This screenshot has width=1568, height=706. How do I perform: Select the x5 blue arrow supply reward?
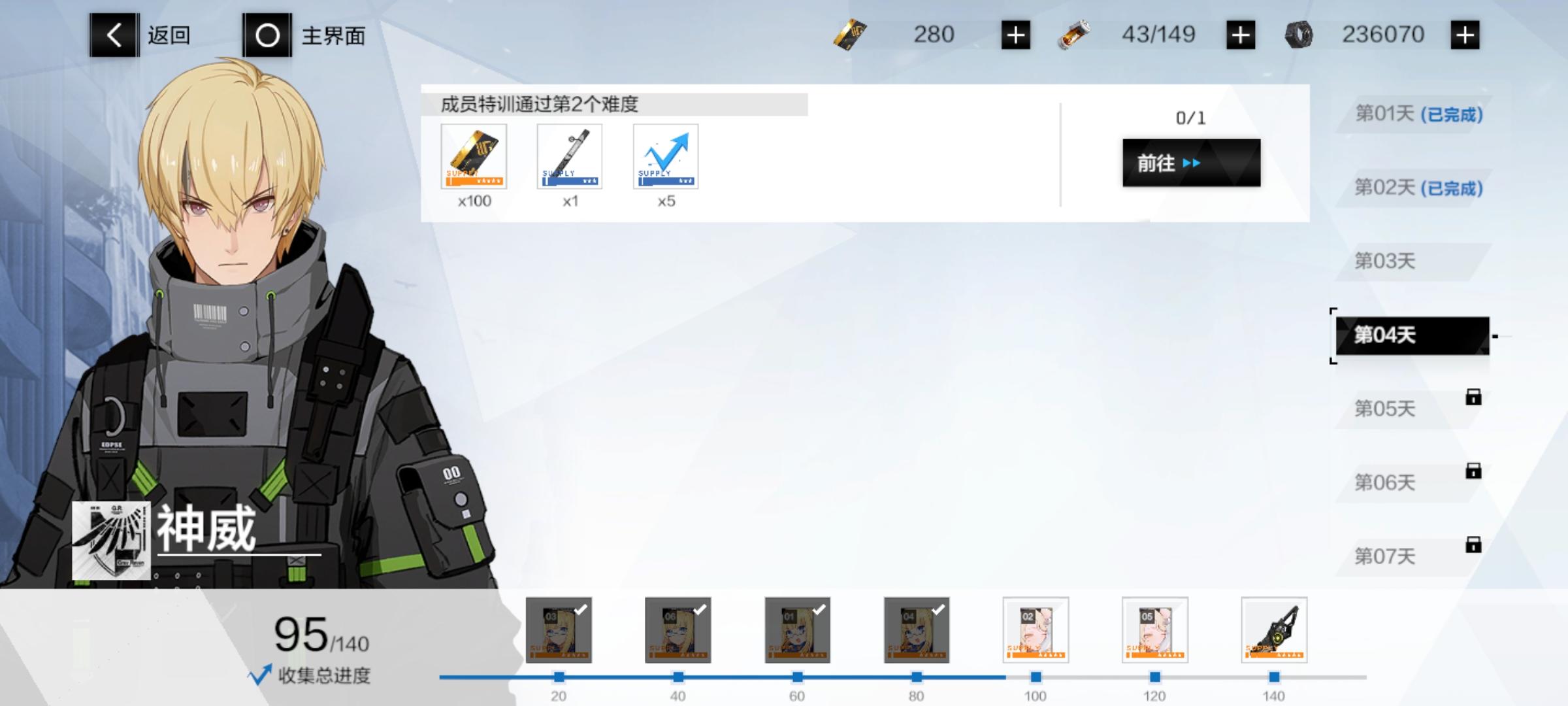coord(666,157)
